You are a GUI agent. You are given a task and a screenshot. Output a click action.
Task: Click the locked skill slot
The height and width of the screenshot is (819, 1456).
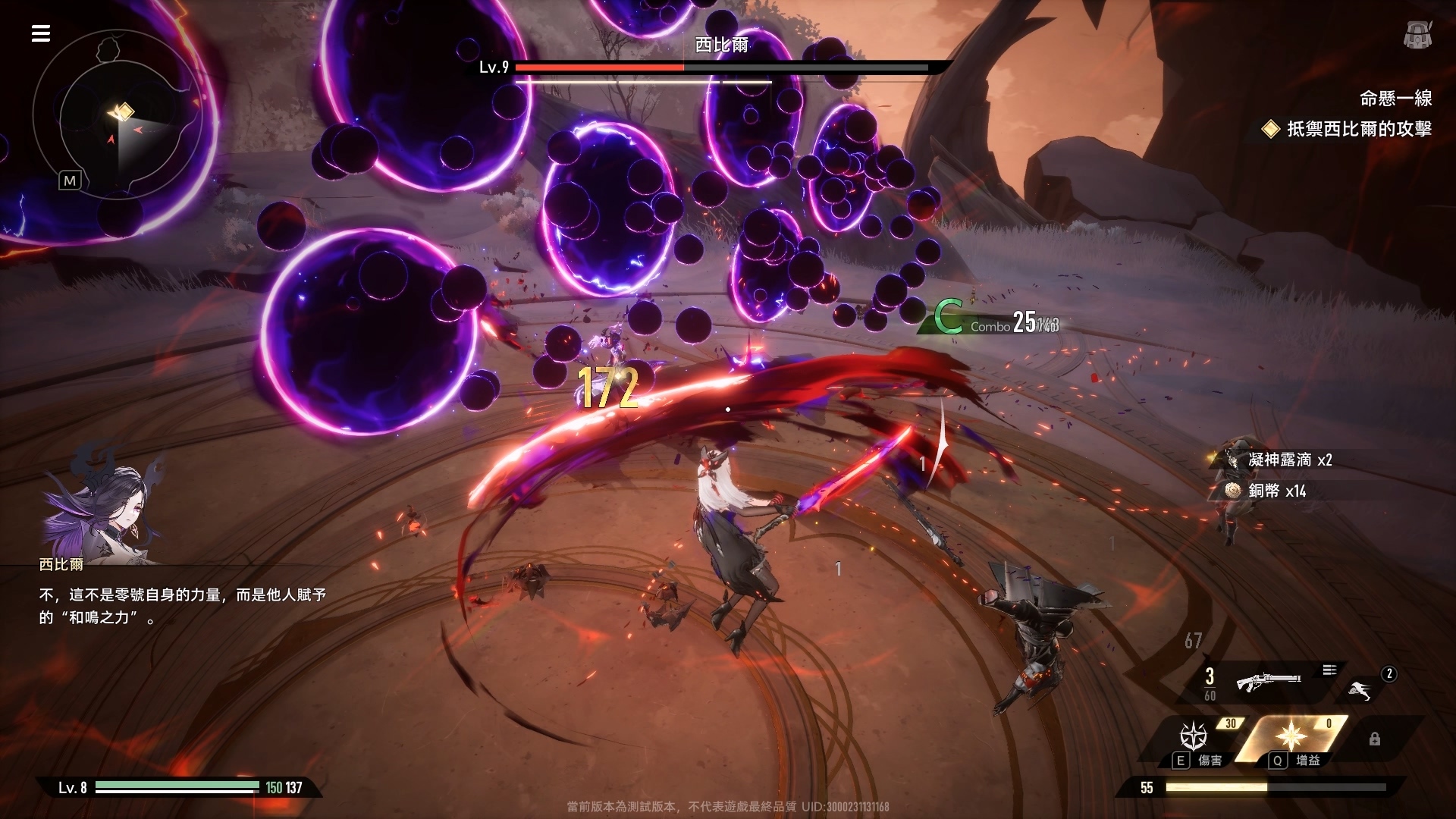1374,739
